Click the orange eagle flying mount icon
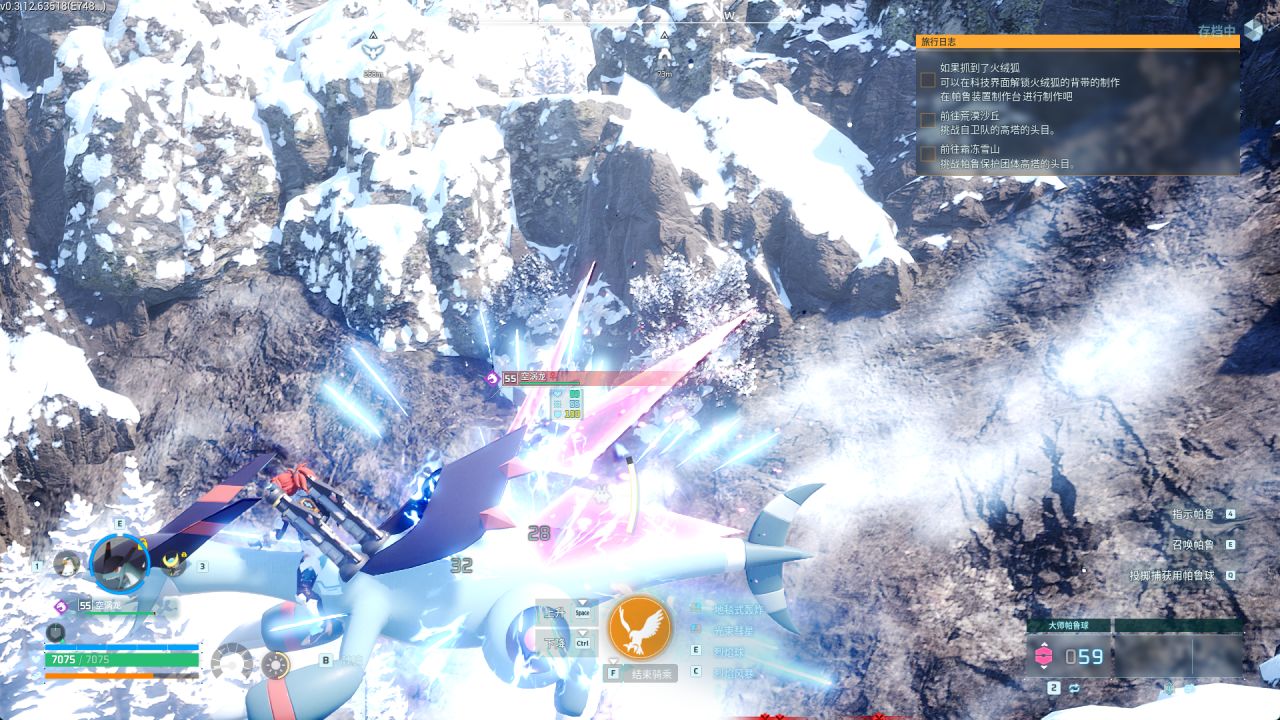This screenshot has width=1280, height=720. pos(640,627)
